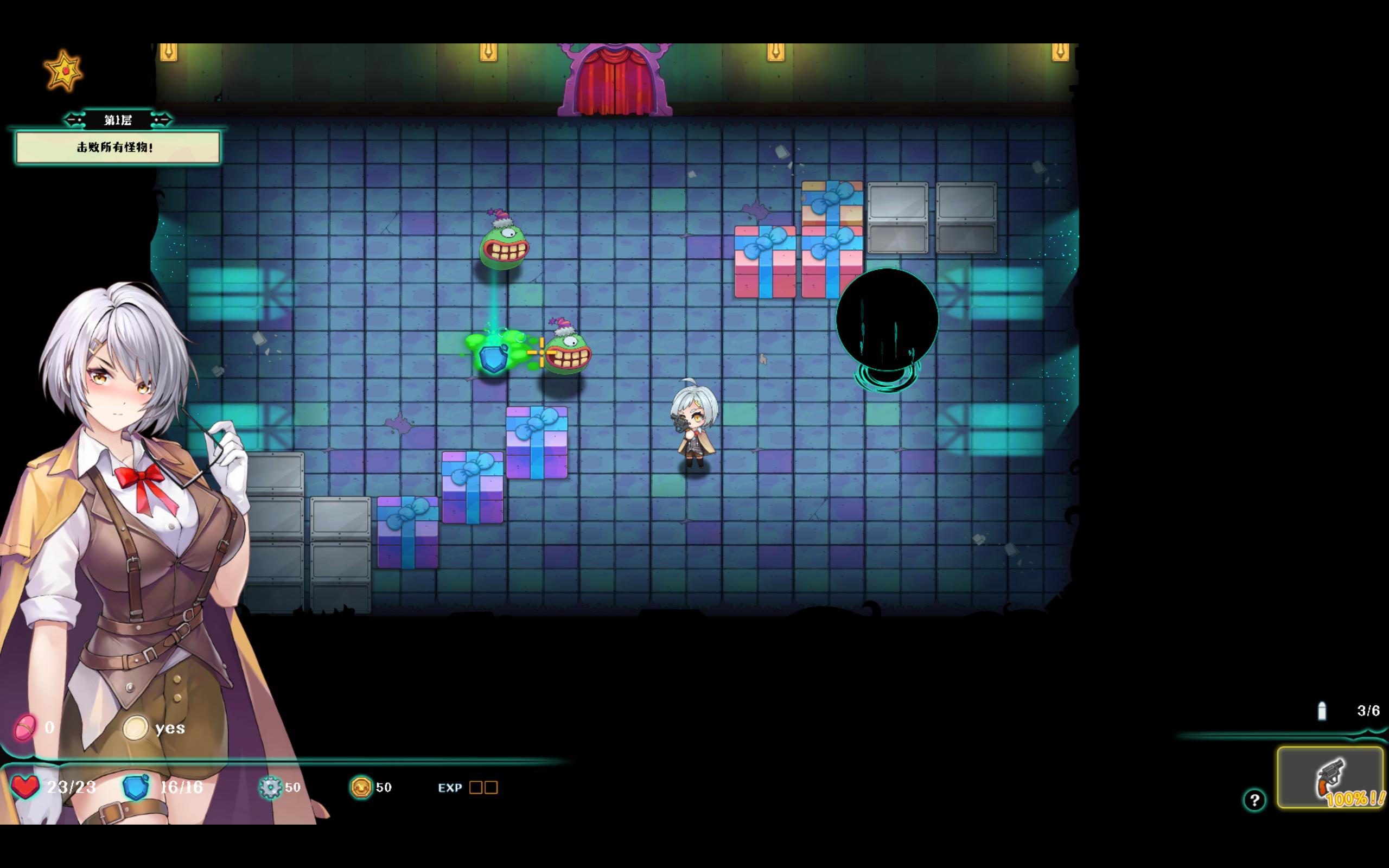Viewport: 1389px width, 868px height.
Task: Open the help question mark button
Action: click(1254, 799)
